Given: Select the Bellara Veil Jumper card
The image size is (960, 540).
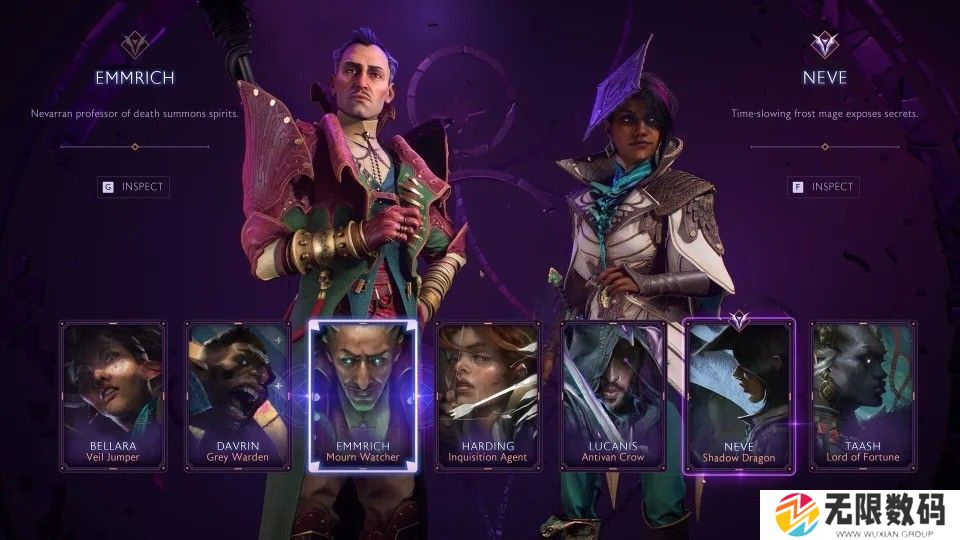Looking at the screenshot, I should (x=113, y=395).
